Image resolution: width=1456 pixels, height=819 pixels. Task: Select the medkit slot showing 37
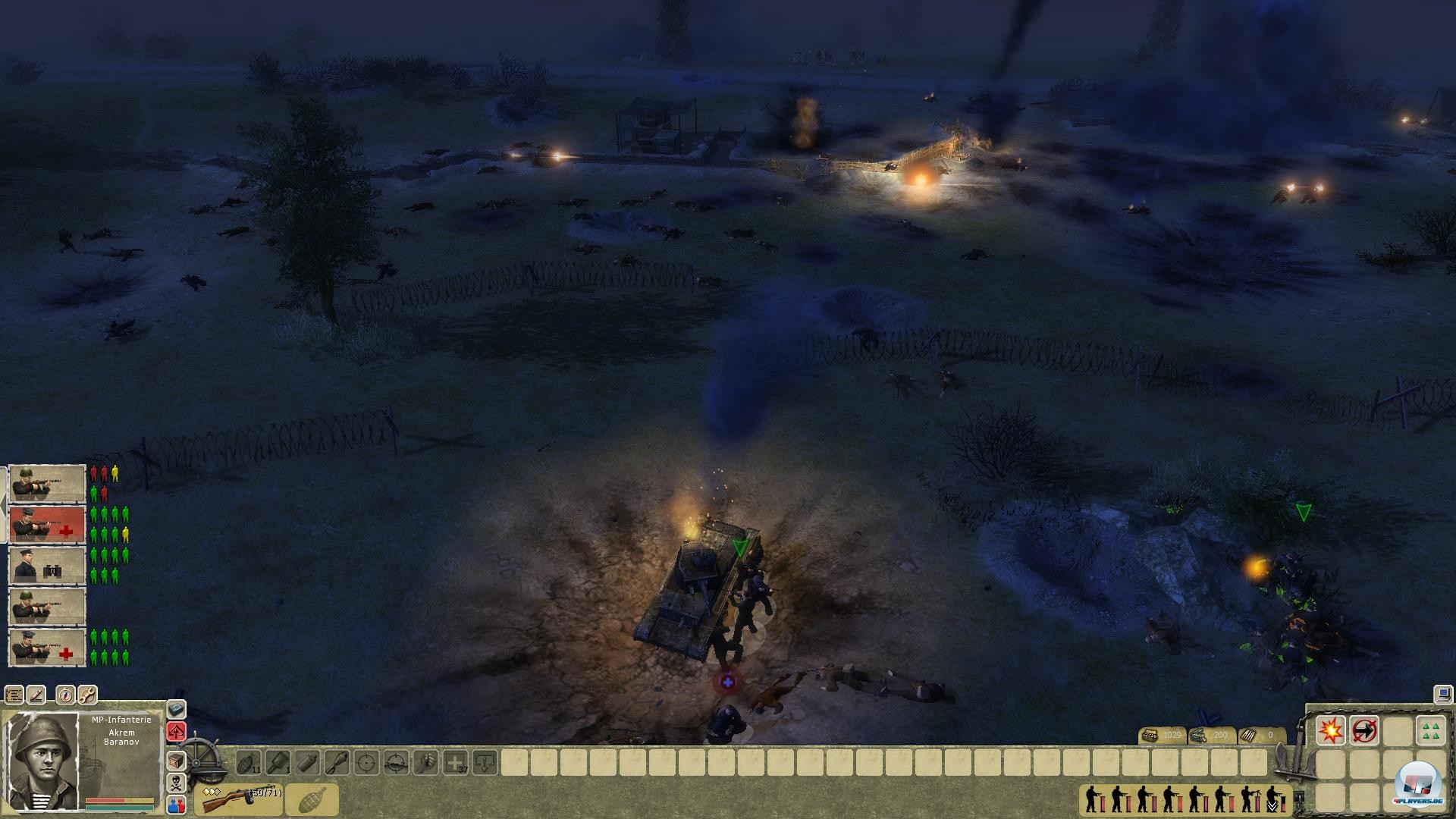pyautogui.click(x=454, y=763)
